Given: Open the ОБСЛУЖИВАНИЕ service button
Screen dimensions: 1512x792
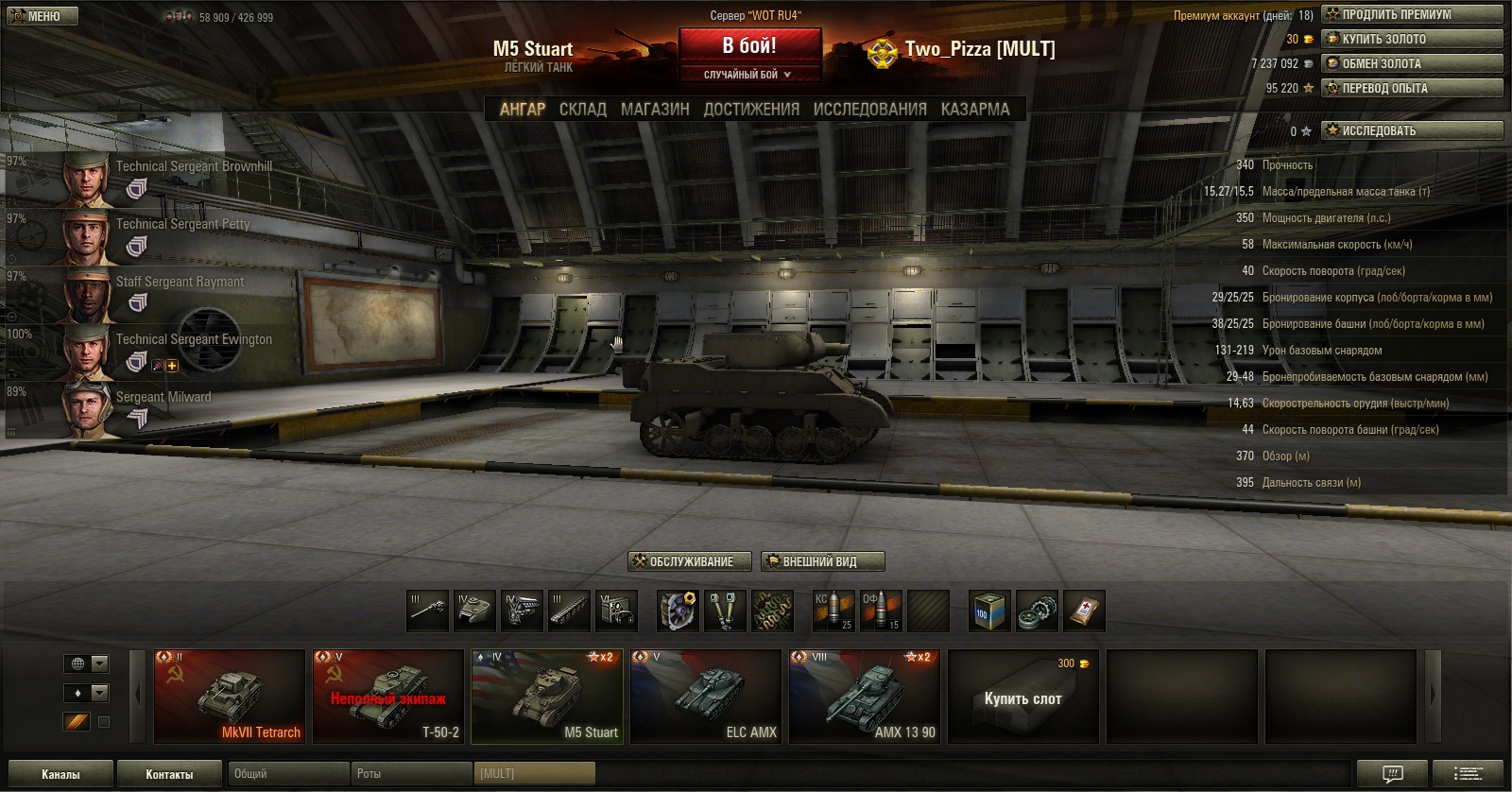Looking at the screenshot, I should 690,561.
